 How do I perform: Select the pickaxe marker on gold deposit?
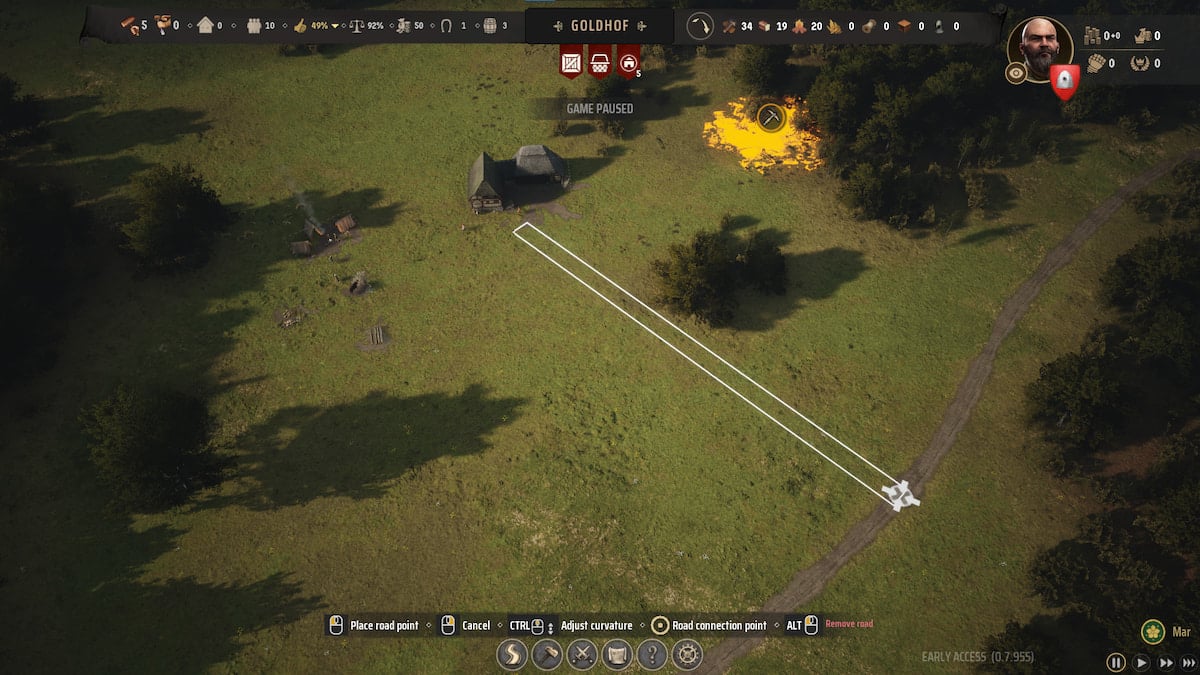tap(770, 117)
